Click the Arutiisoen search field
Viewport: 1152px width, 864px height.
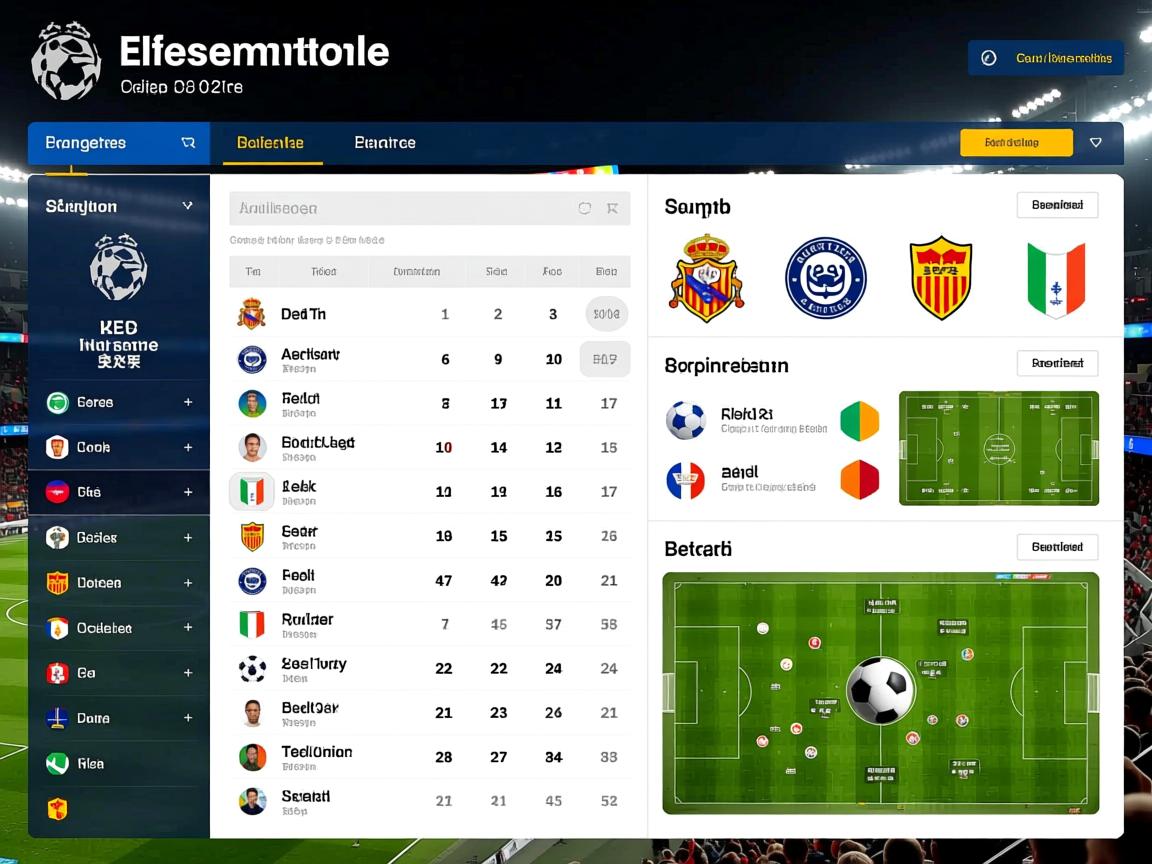[x=400, y=208]
